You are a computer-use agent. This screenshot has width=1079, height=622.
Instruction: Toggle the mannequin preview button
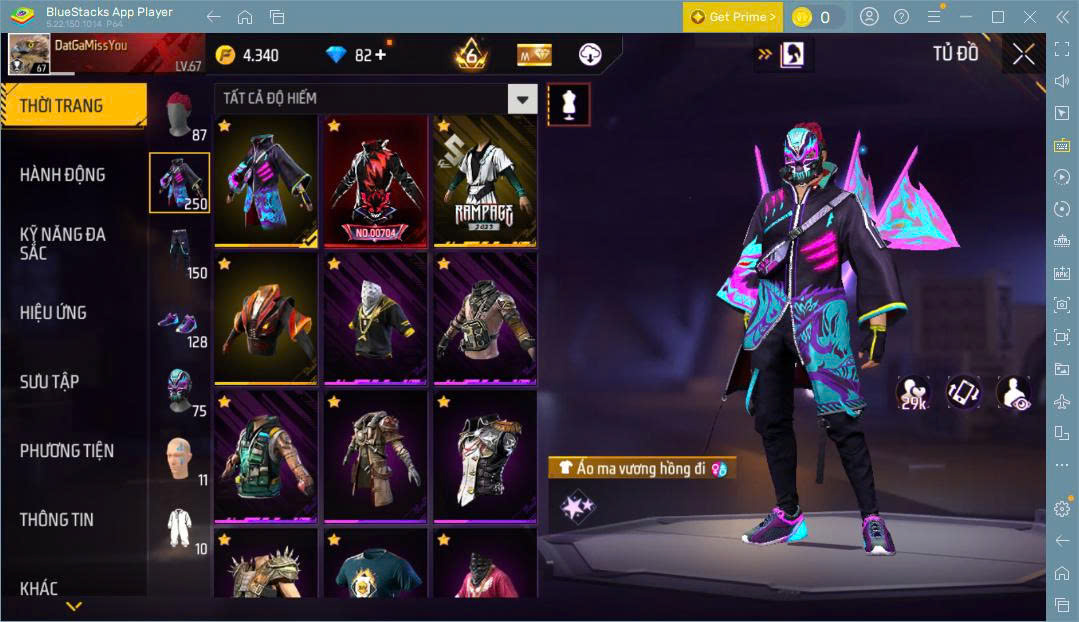coord(568,104)
